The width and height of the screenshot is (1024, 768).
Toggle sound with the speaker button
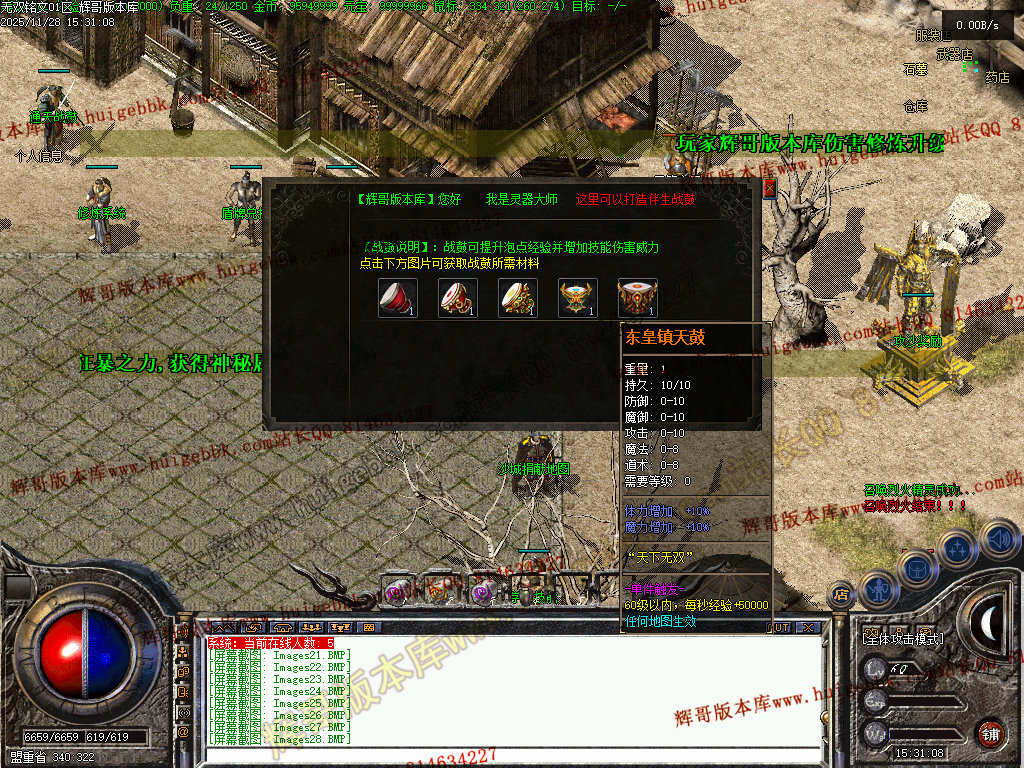click(1000, 540)
